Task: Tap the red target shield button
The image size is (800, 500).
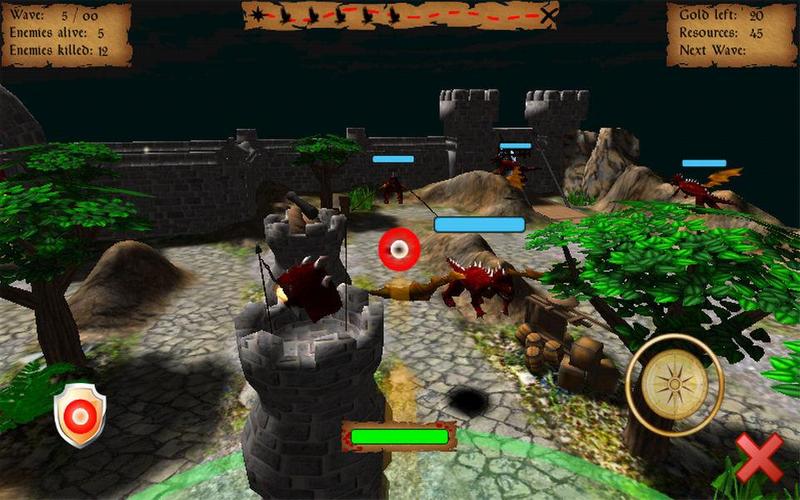Action: [x=80, y=414]
